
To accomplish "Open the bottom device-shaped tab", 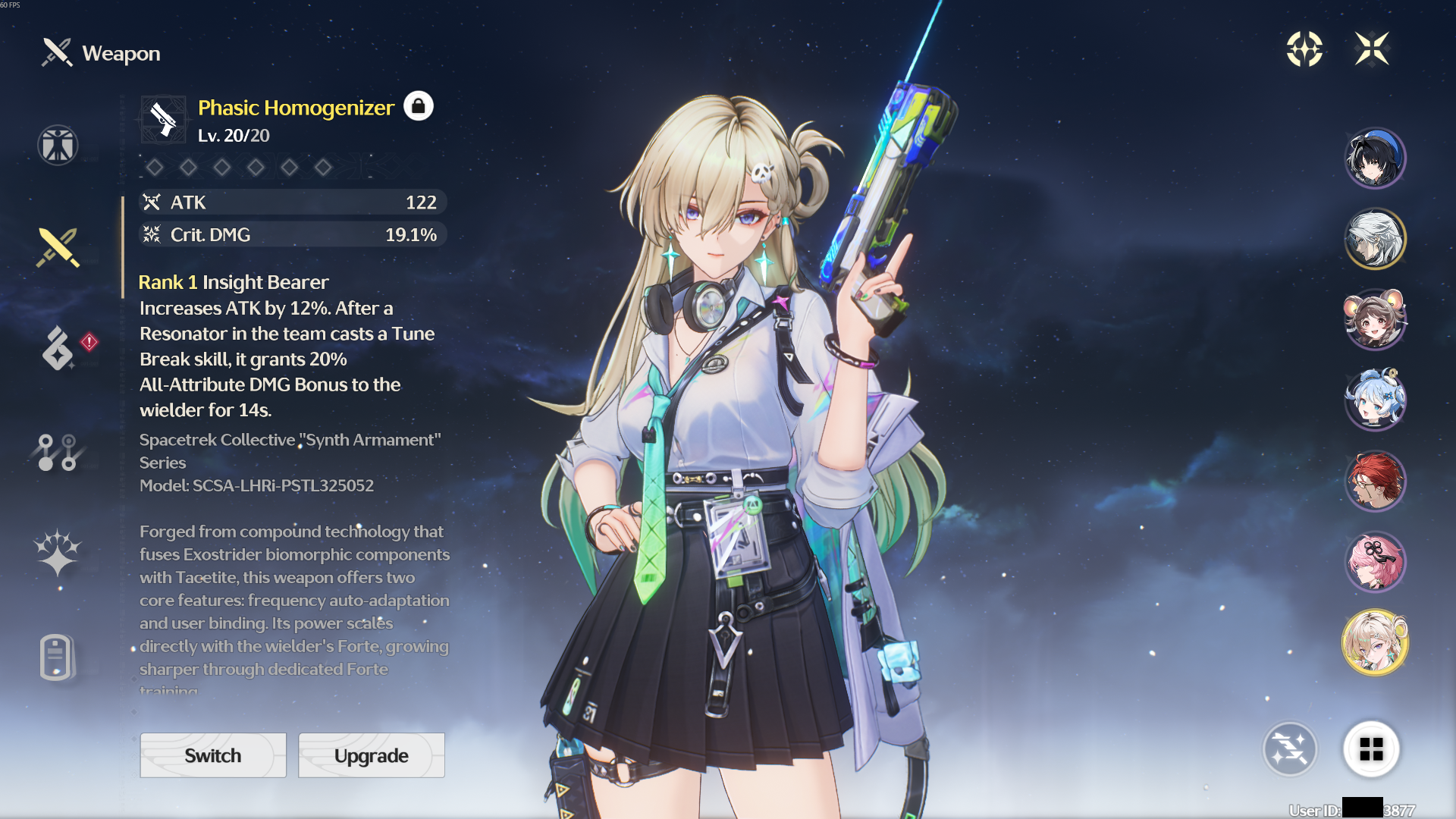I will coord(56,657).
